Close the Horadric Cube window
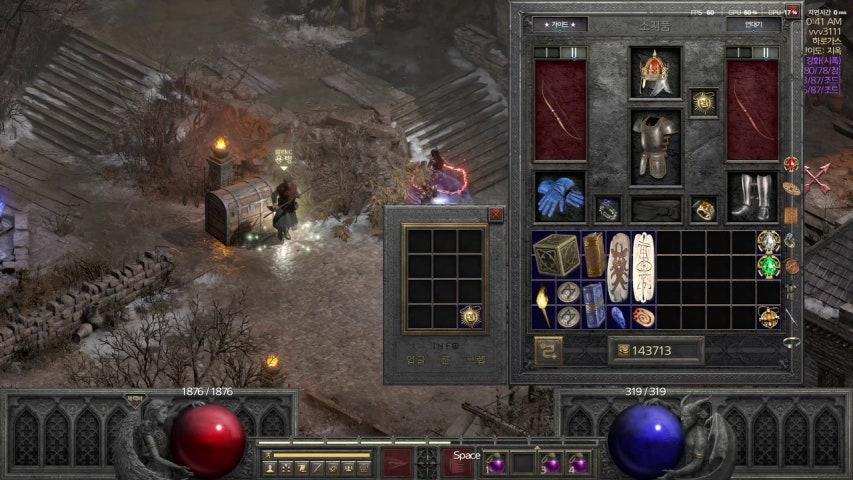The height and width of the screenshot is (480, 853). 496,214
